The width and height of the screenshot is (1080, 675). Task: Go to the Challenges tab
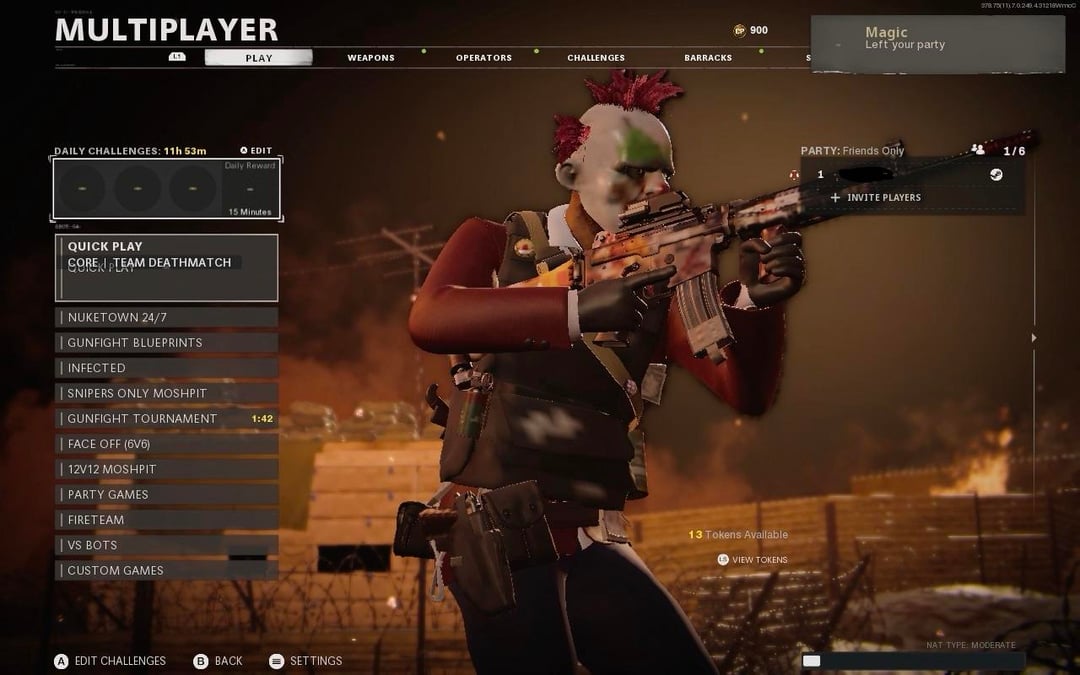point(596,58)
